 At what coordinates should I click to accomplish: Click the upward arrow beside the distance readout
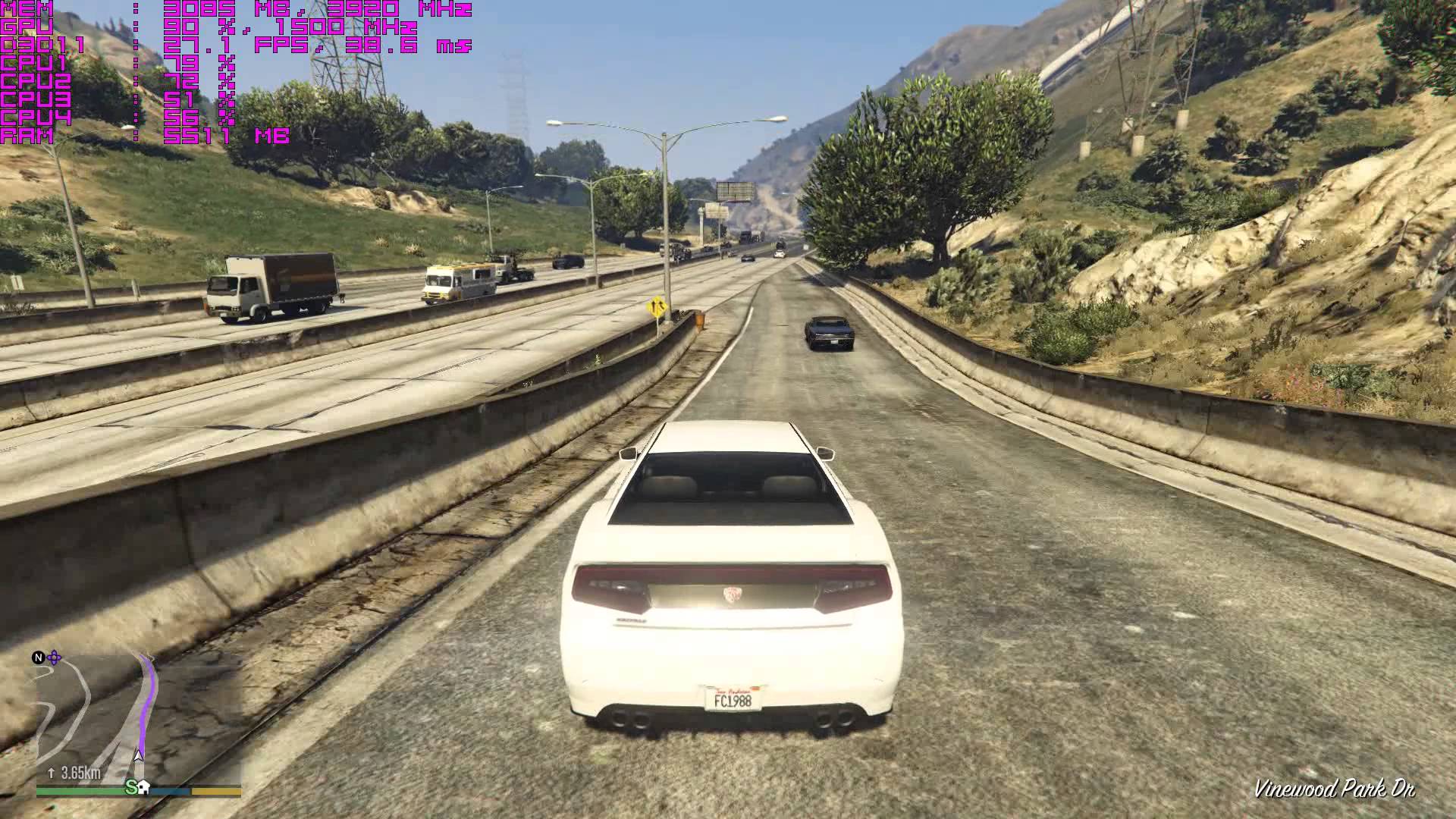click(52, 773)
